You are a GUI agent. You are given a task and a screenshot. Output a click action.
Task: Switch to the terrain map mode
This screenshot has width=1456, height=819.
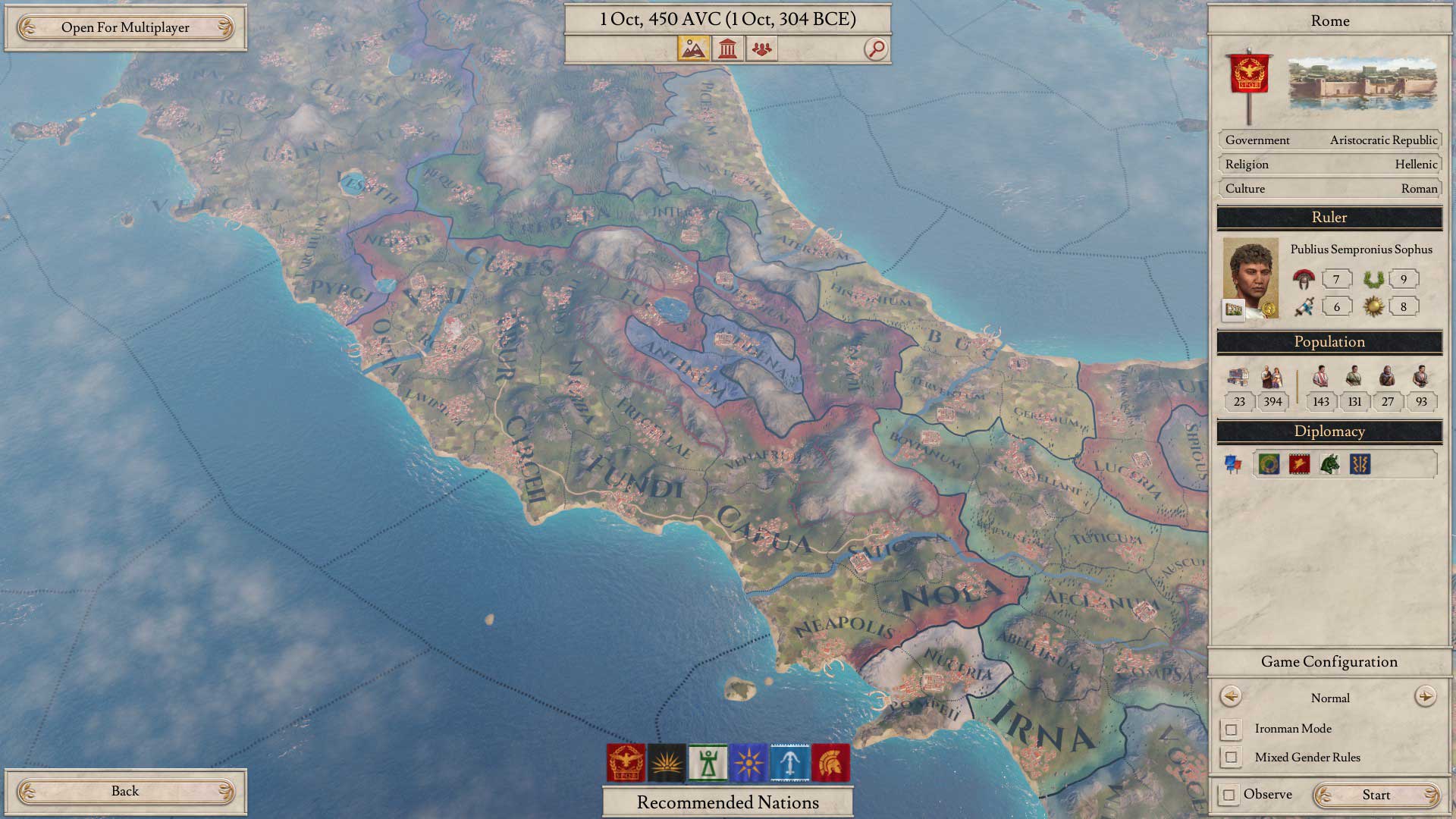point(693,49)
